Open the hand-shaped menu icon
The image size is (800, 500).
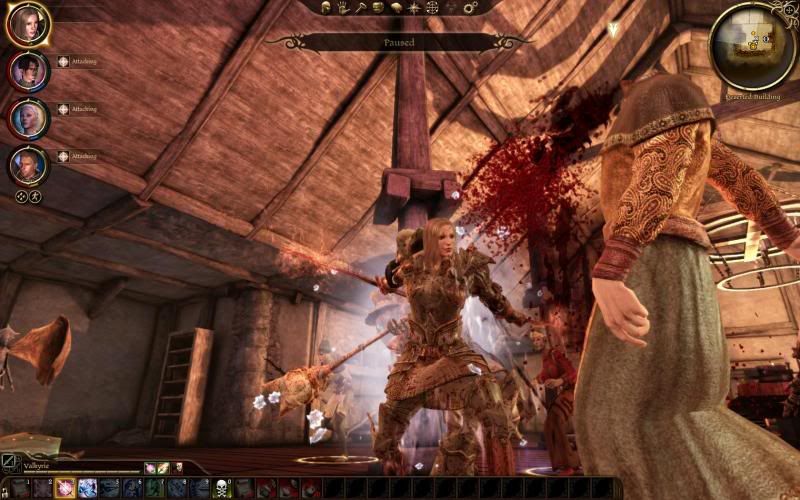pos(343,7)
